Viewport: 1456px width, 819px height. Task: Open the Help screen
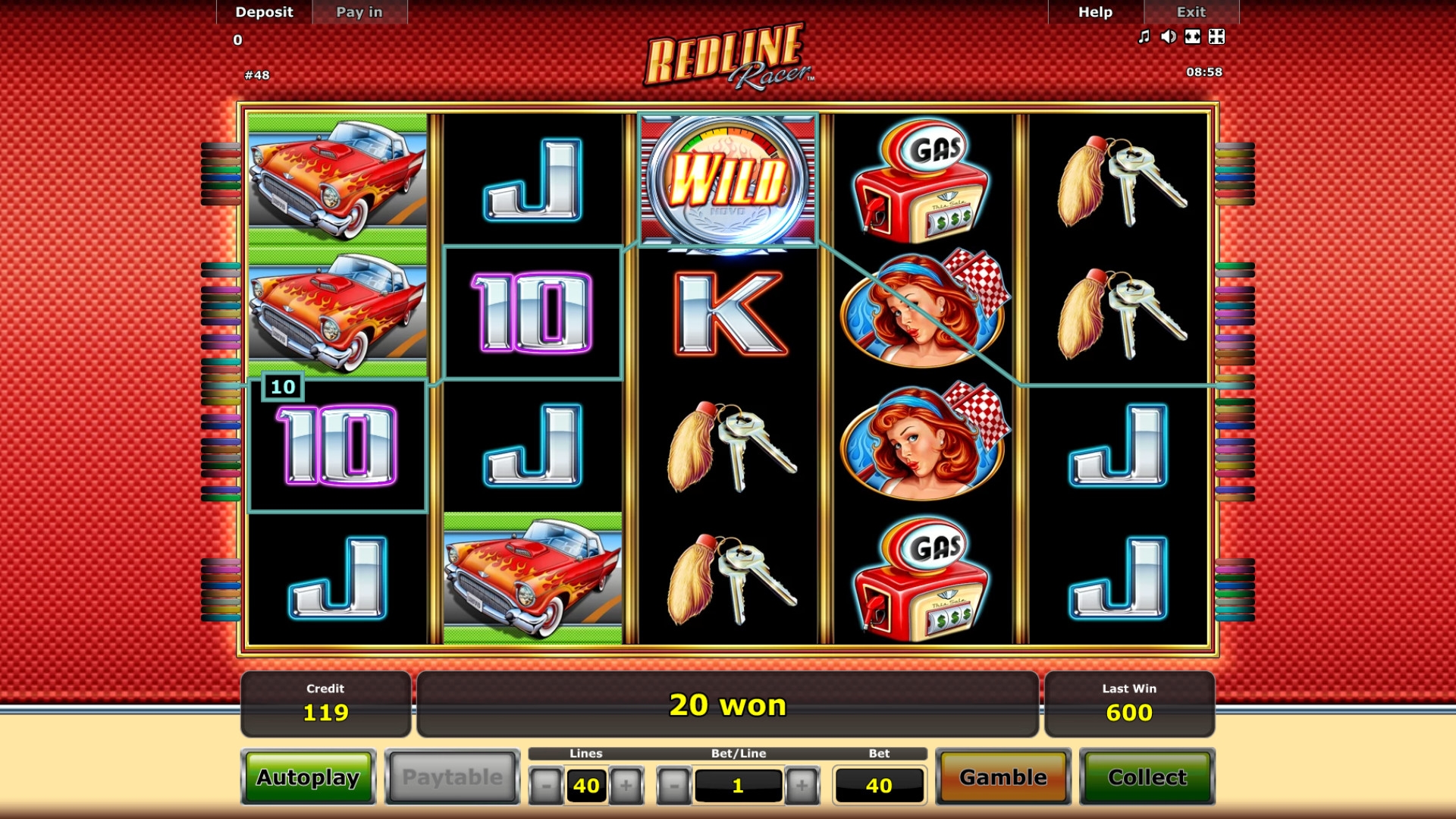click(1095, 12)
